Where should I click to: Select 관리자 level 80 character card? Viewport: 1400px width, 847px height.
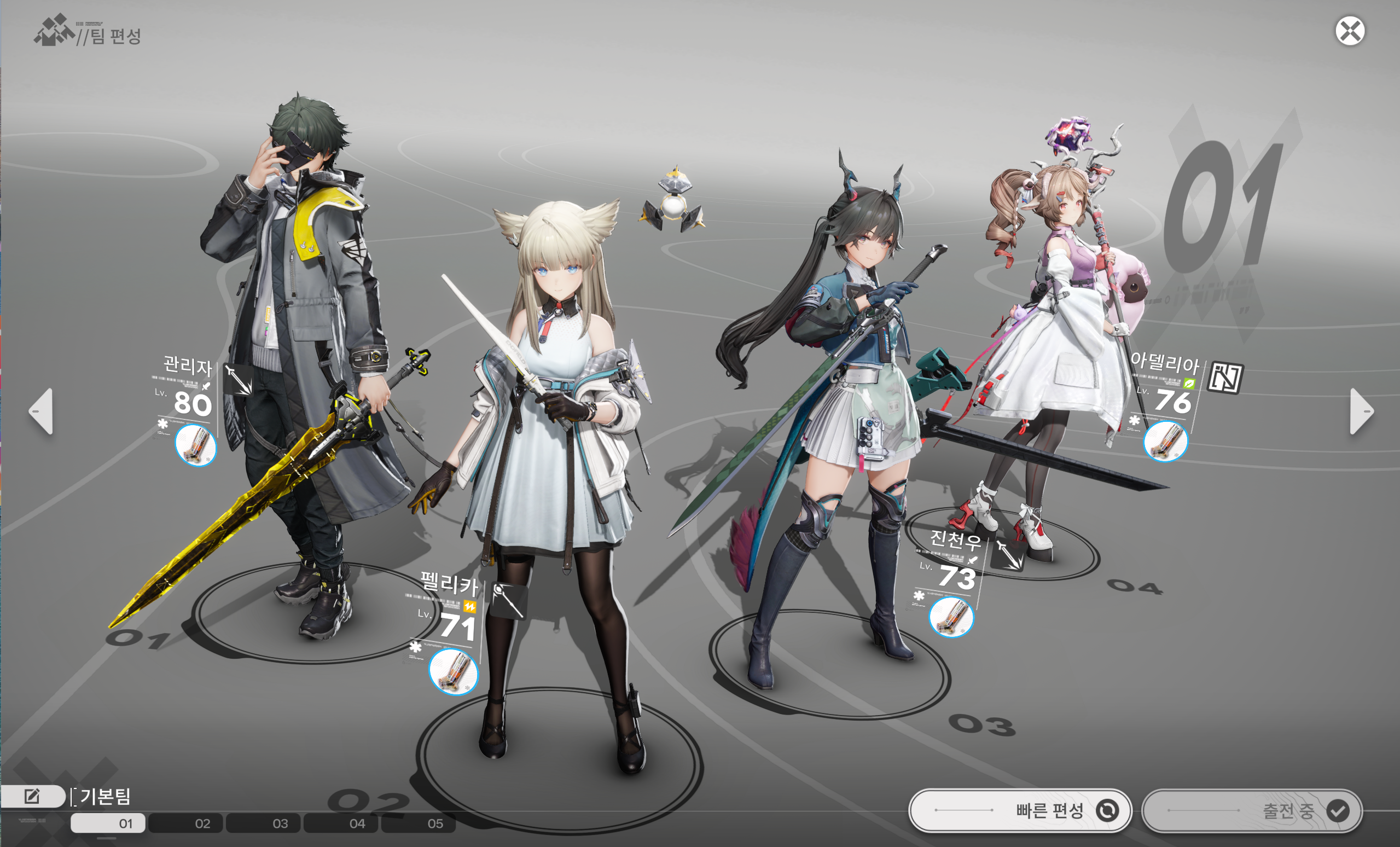(x=188, y=392)
